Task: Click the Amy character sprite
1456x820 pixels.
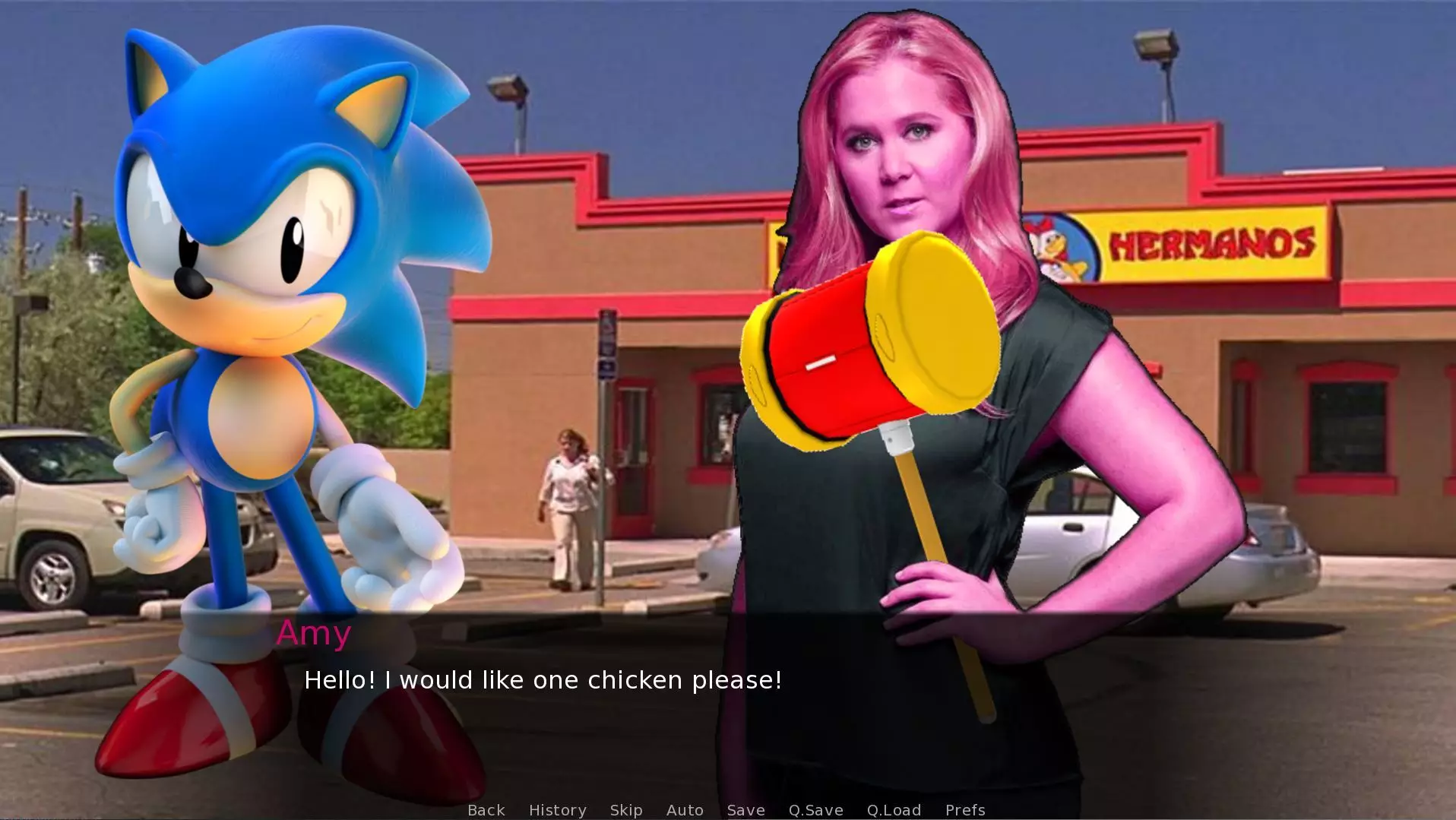Action: (935, 190)
